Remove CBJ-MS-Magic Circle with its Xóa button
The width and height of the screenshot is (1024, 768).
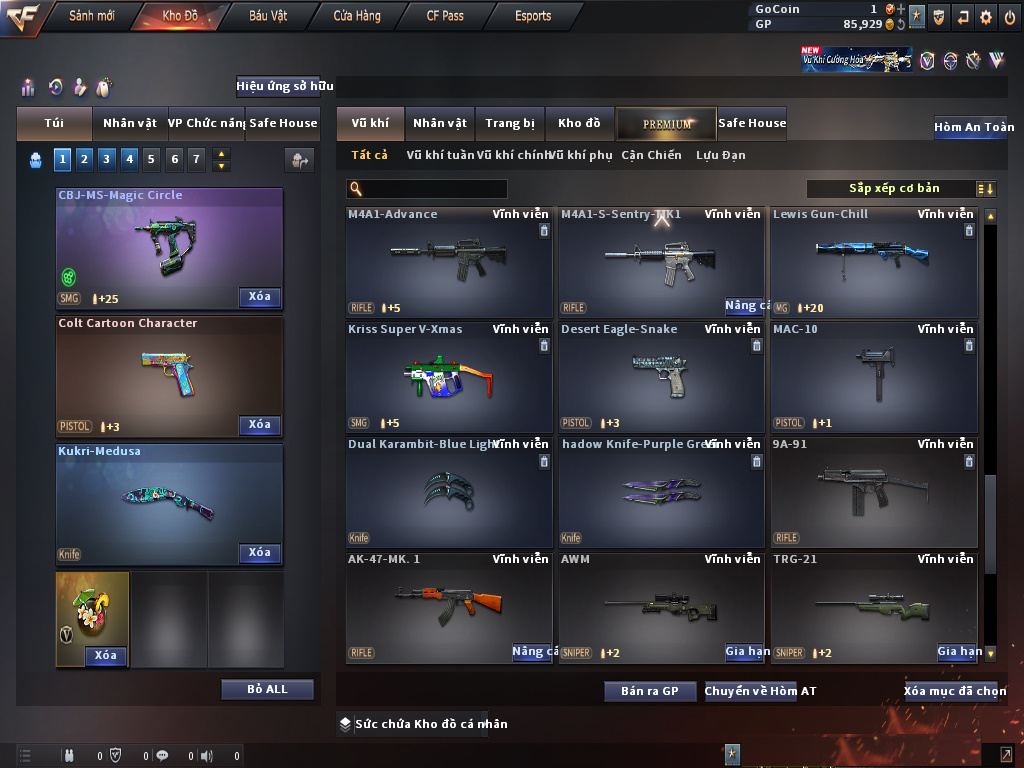pyautogui.click(x=259, y=297)
